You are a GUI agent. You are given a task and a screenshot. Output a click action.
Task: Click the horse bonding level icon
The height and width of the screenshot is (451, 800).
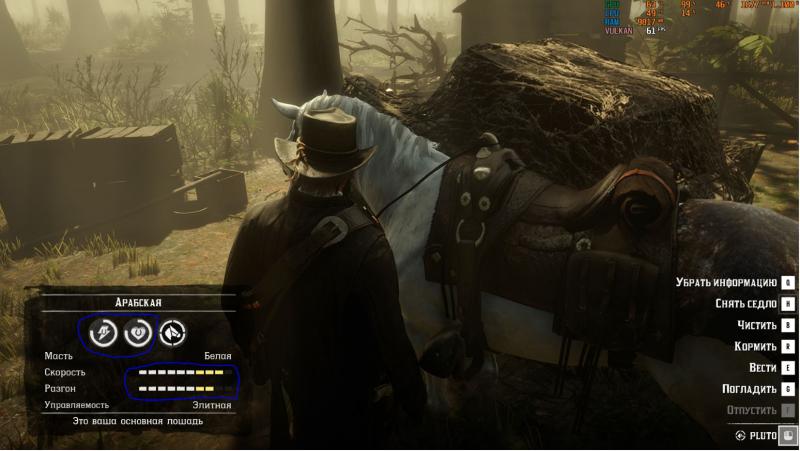173,333
